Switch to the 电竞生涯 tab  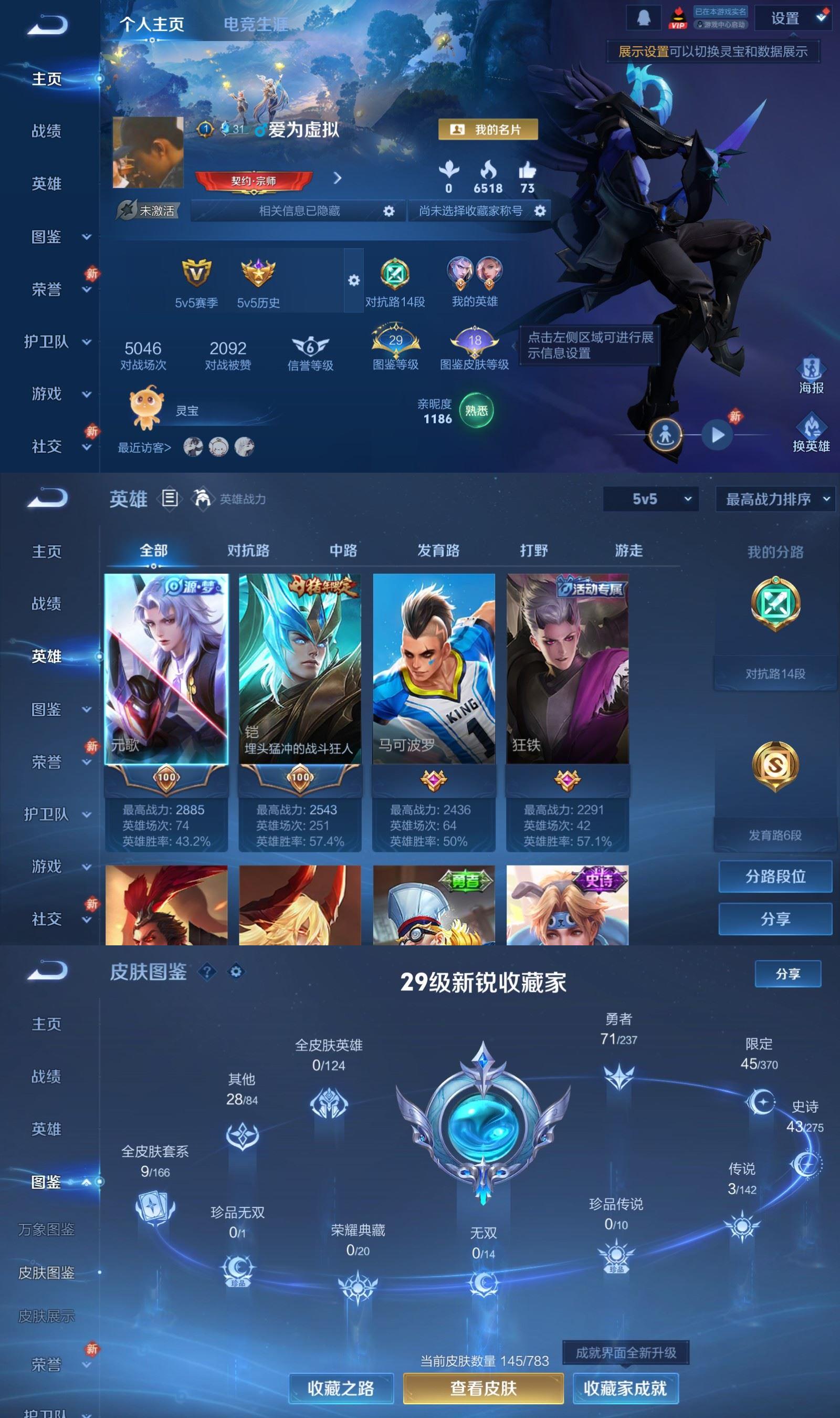pyautogui.click(x=256, y=24)
